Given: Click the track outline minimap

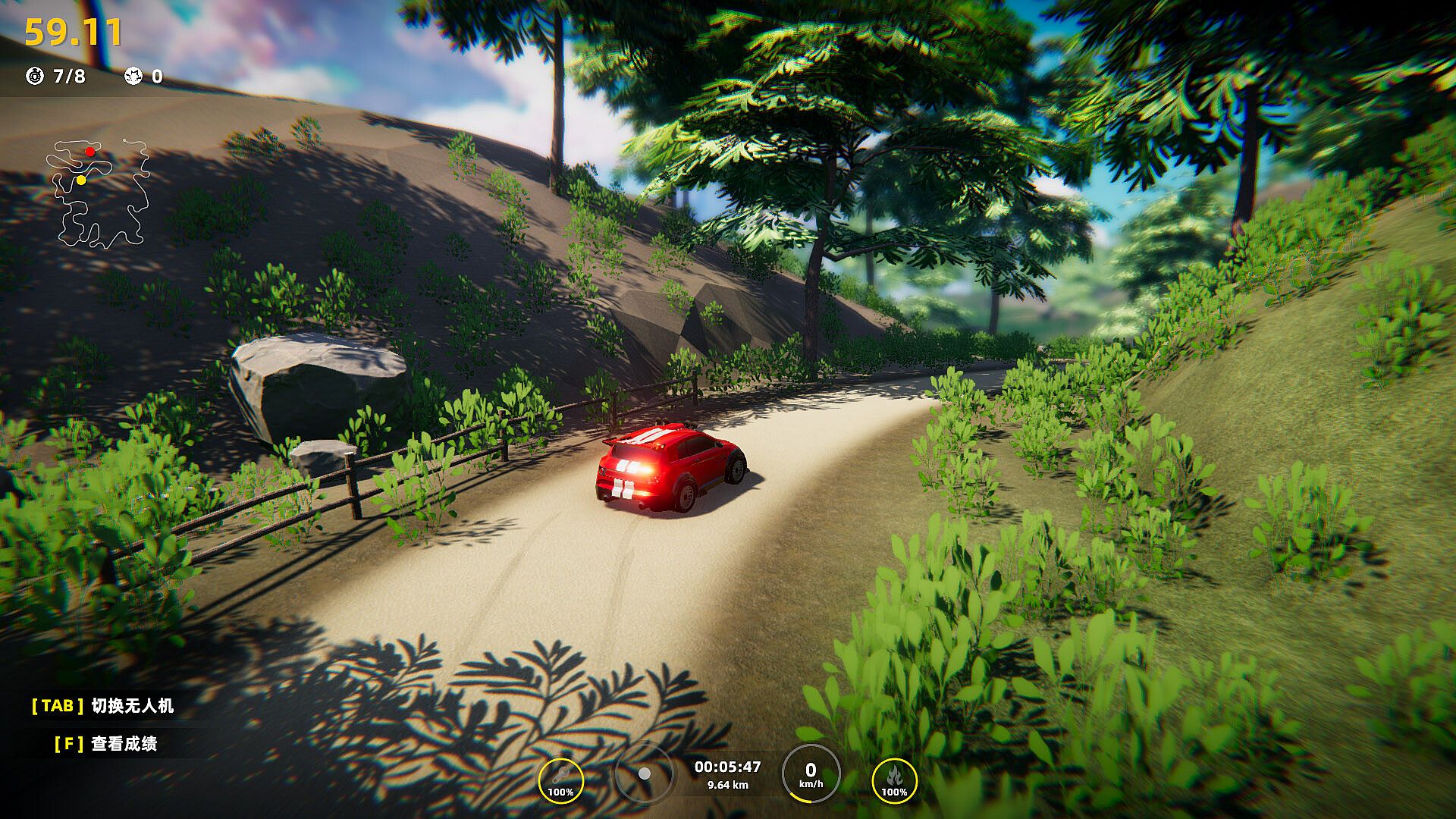Looking at the screenshot, I should coord(99,194).
